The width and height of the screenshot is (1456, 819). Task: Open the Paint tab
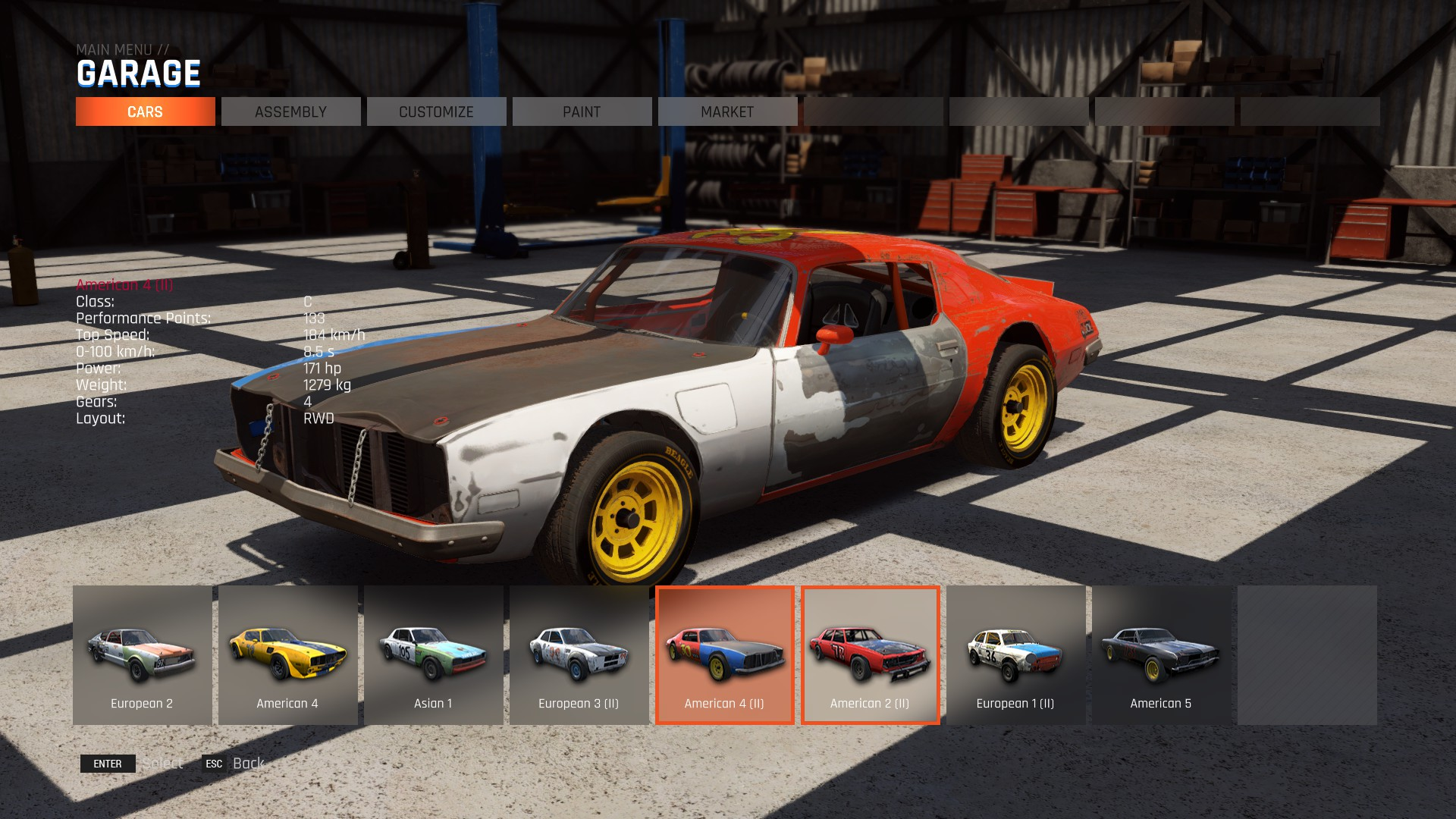point(582,111)
